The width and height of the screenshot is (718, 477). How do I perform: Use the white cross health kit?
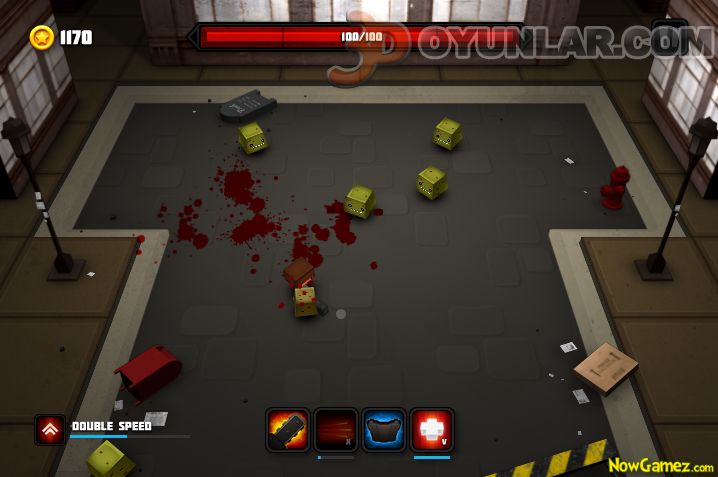click(x=432, y=430)
